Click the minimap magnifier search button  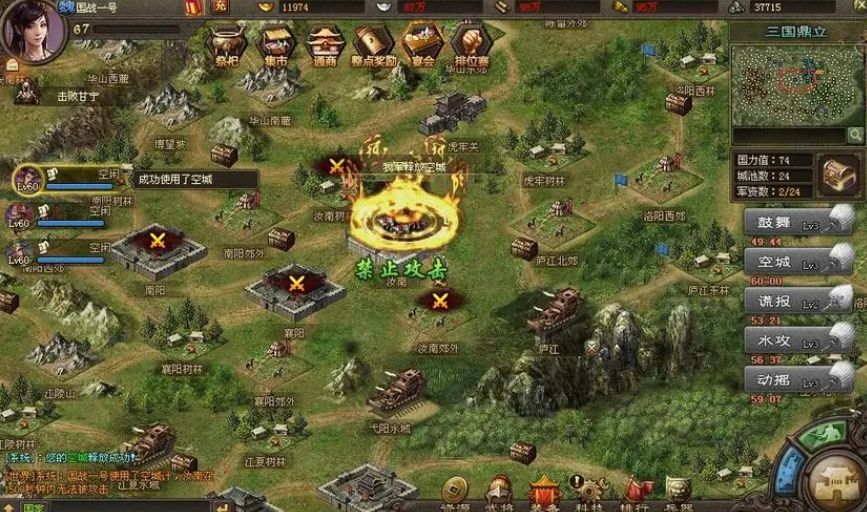click(x=856, y=134)
